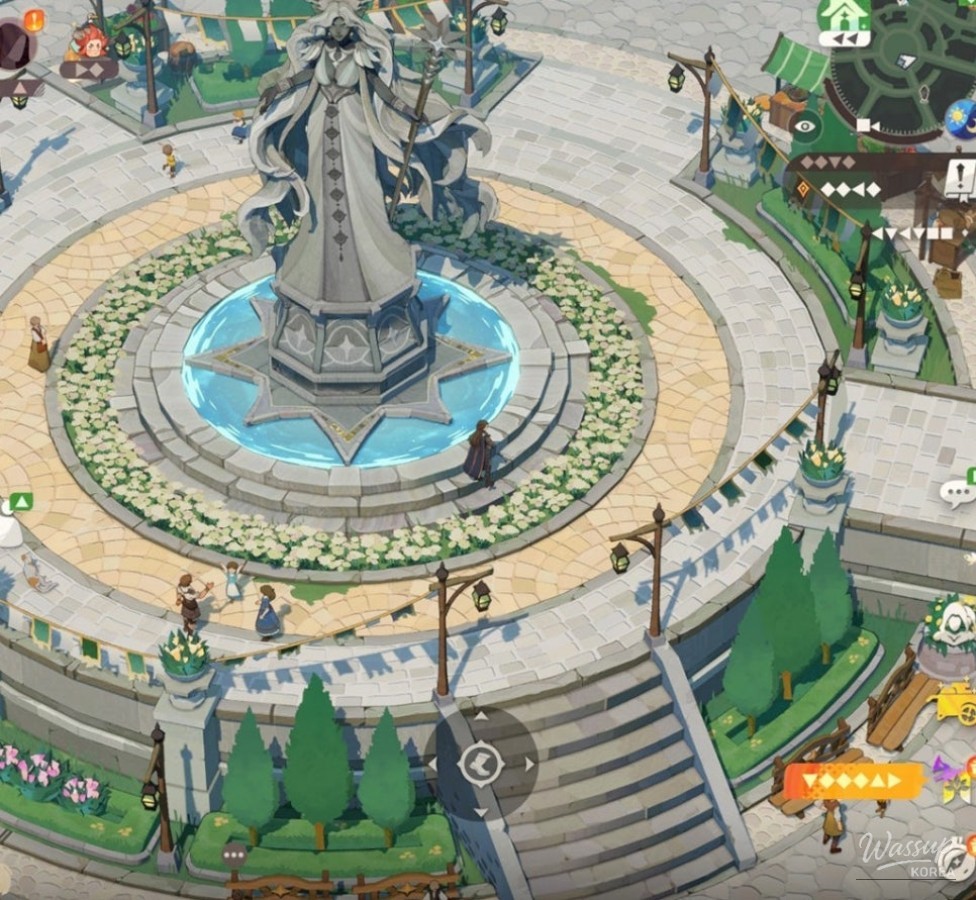Open the hooded figure character icon
The width and height of the screenshot is (976, 900).
point(953,626)
